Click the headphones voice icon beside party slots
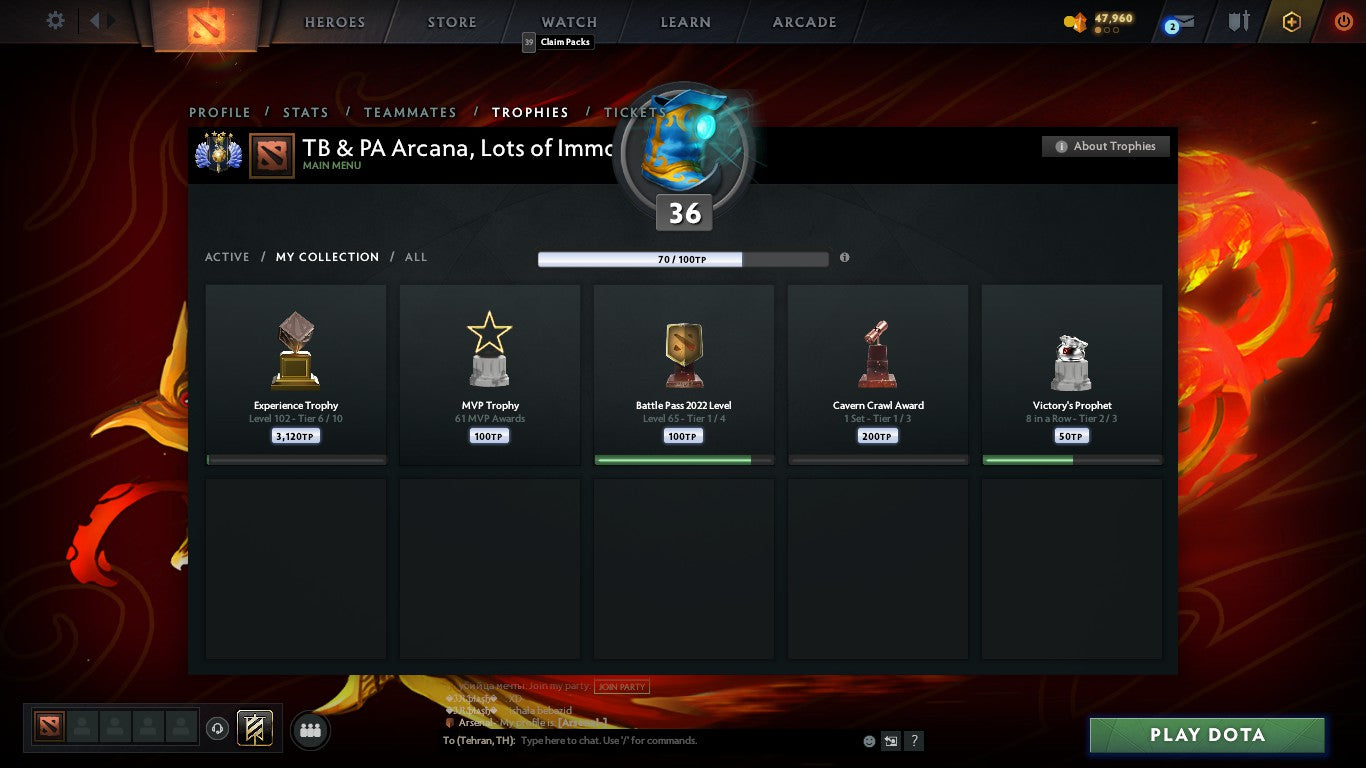The image size is (1366, 768). click(x=216, y=727)
